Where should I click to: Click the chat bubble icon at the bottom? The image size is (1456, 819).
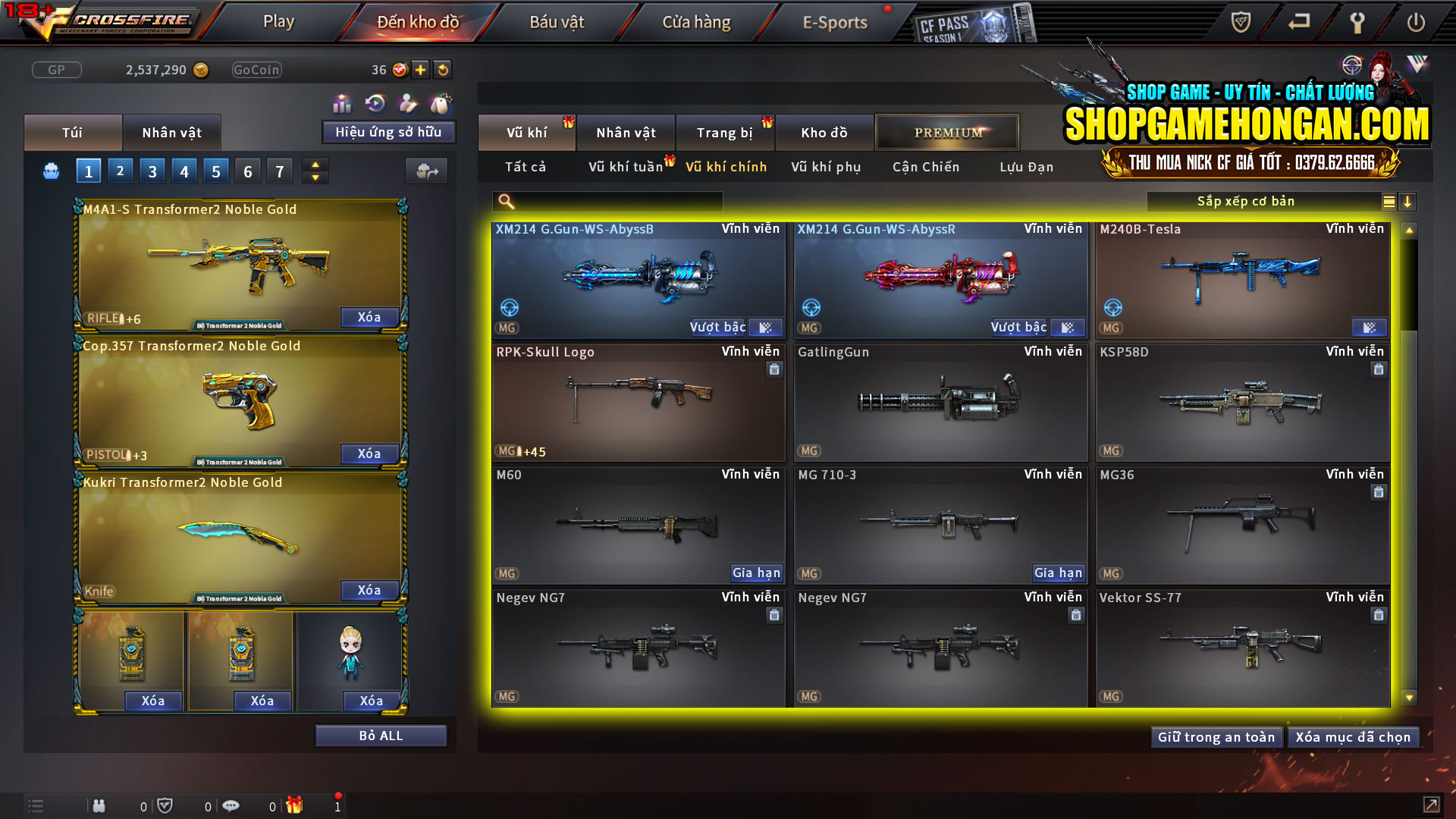point(231,805)
